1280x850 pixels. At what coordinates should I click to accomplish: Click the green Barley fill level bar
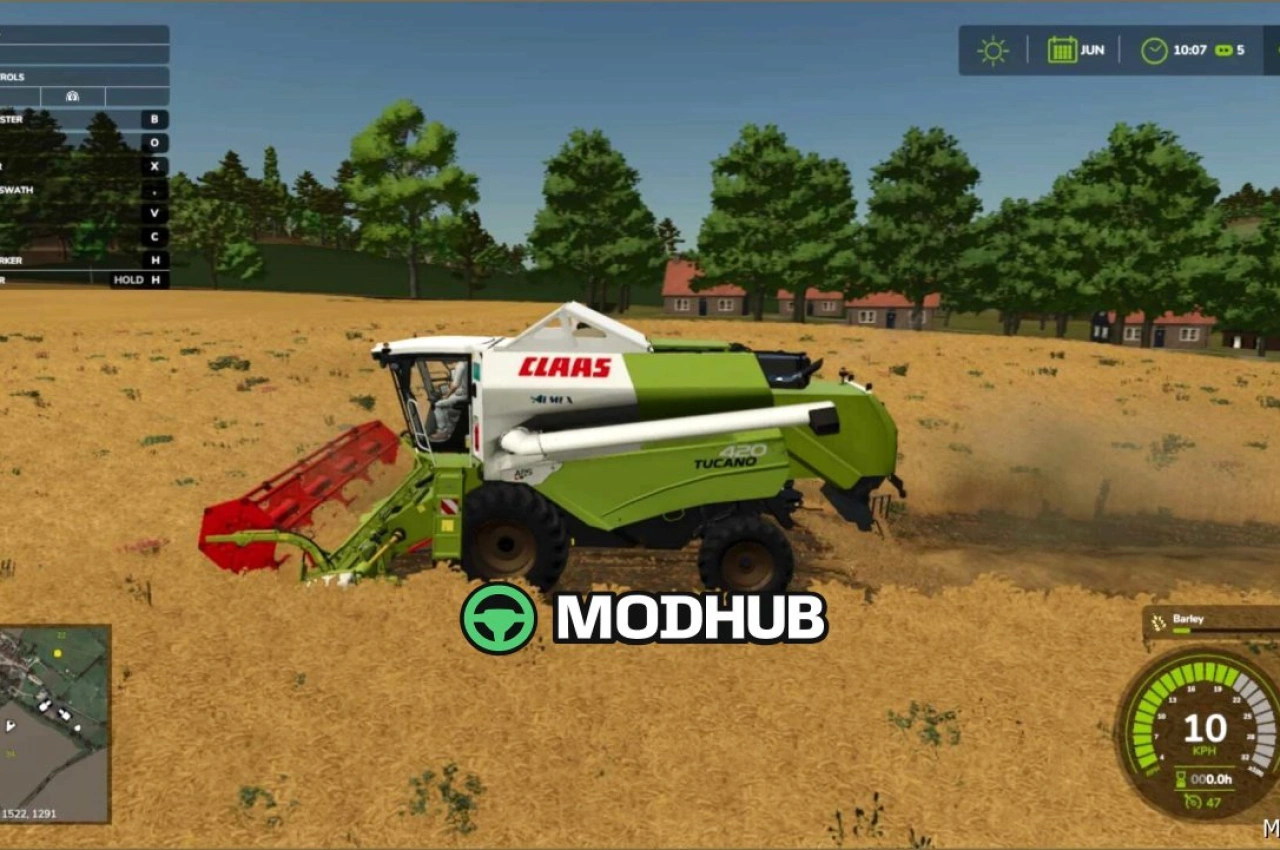click(1180, 630)
